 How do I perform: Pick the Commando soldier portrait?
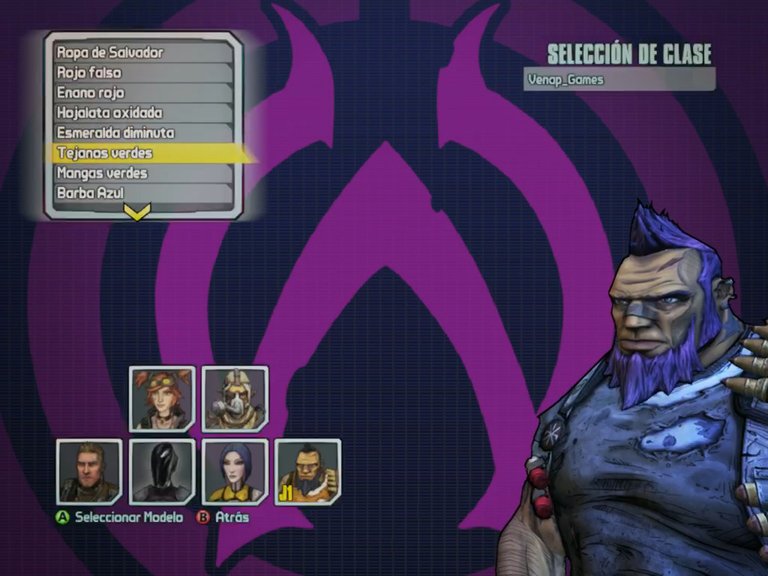tap(89, 471)
